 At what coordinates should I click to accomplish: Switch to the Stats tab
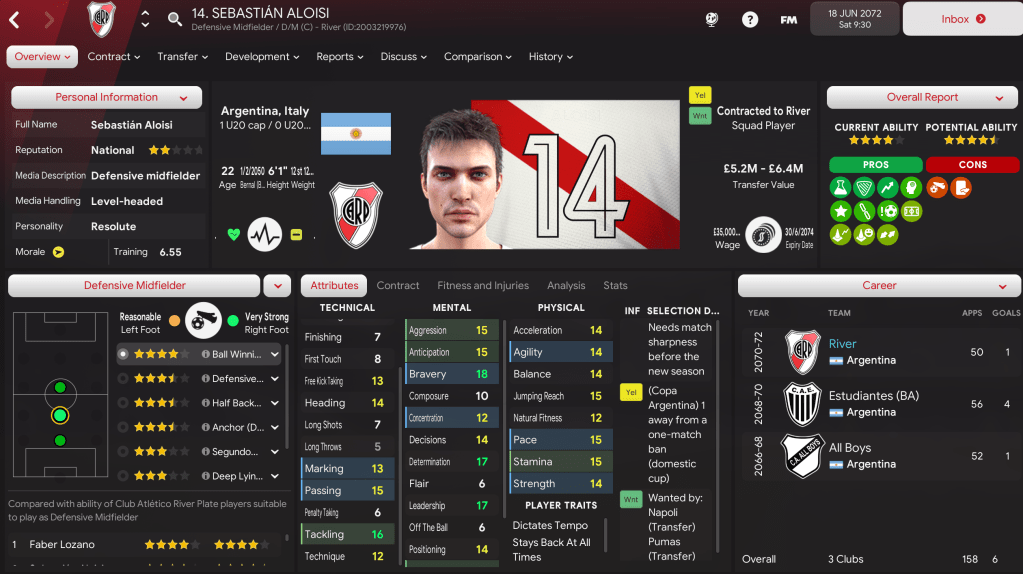tap(615, 286)
